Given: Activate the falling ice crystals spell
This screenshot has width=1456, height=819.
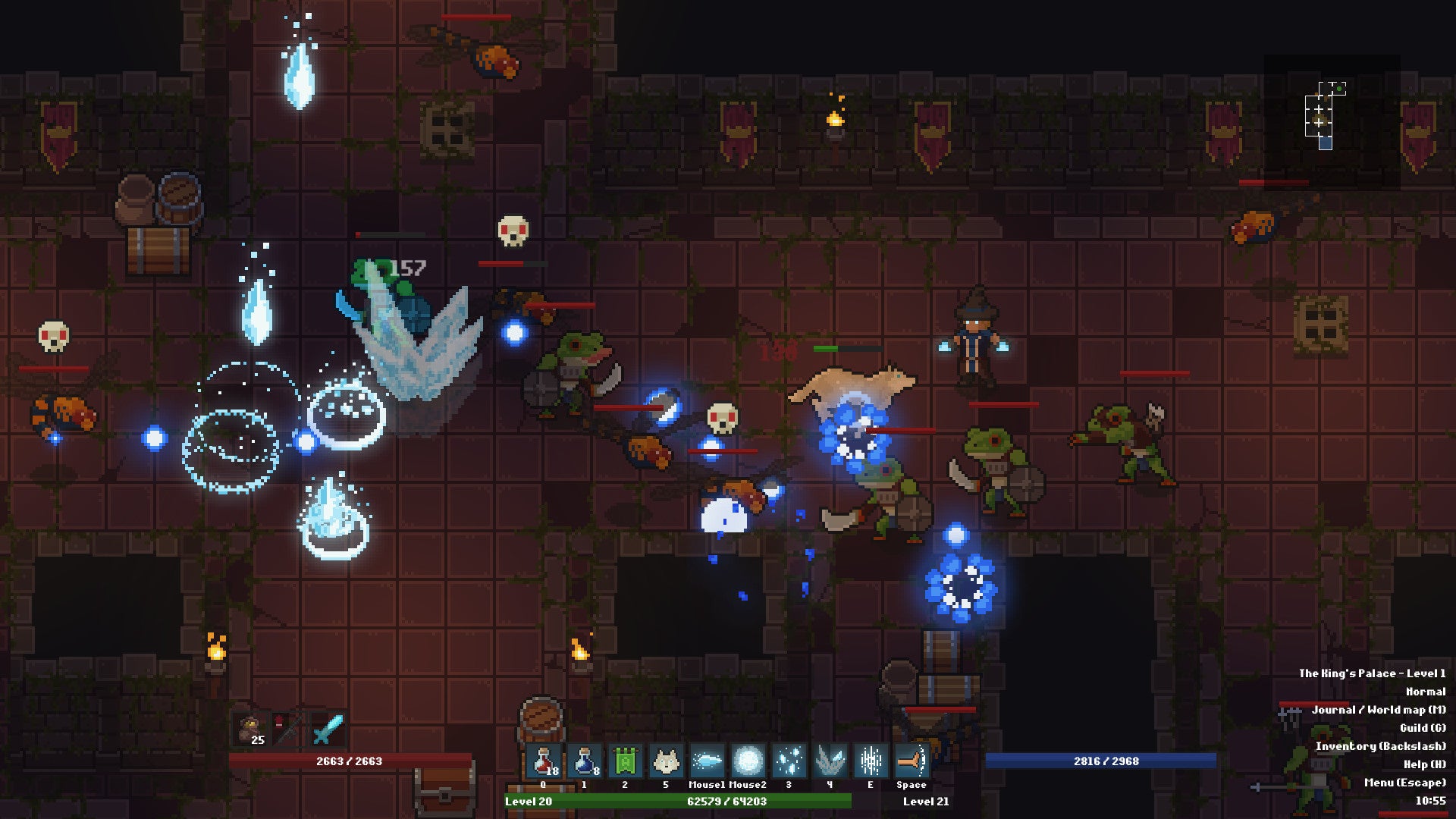Looking at the screenshot, I should [x=789, y=761].
